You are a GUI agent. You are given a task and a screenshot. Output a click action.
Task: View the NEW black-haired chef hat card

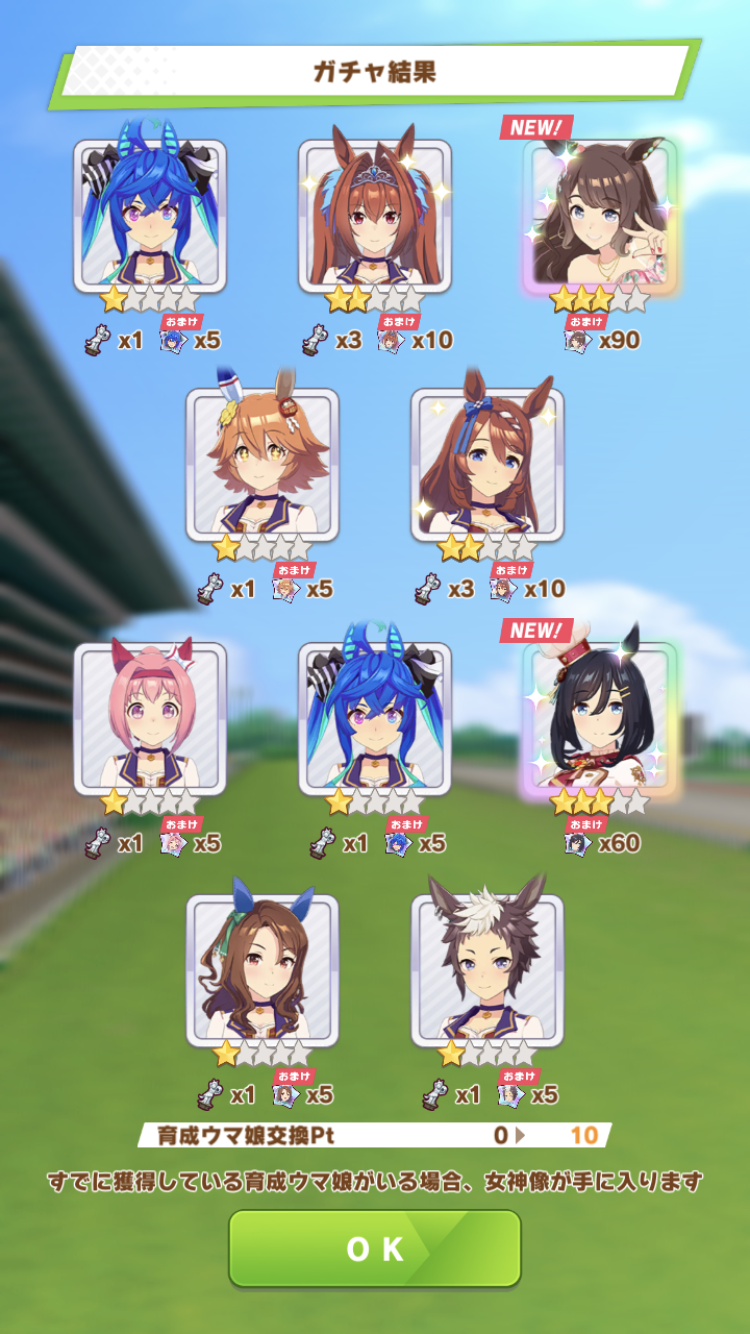pyautogui.click(x=599, y=718)
